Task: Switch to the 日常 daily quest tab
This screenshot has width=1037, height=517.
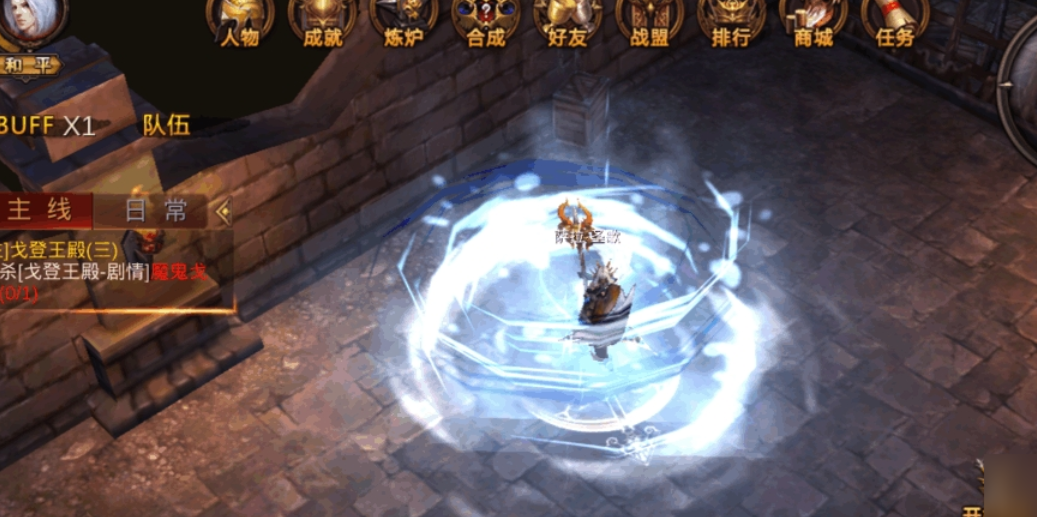Action: (155, 210)
